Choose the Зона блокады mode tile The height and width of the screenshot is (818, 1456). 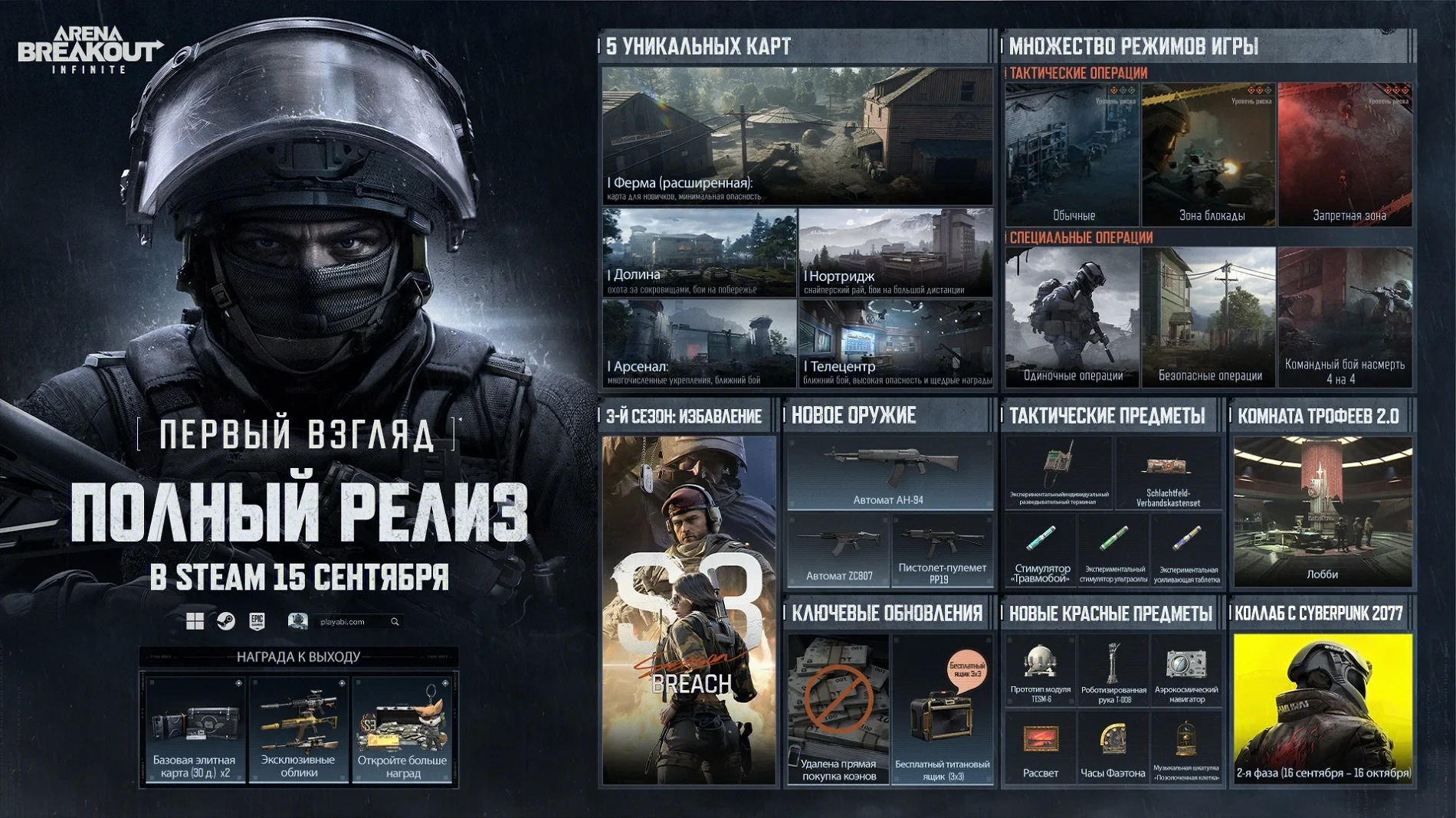point(1208,154)
